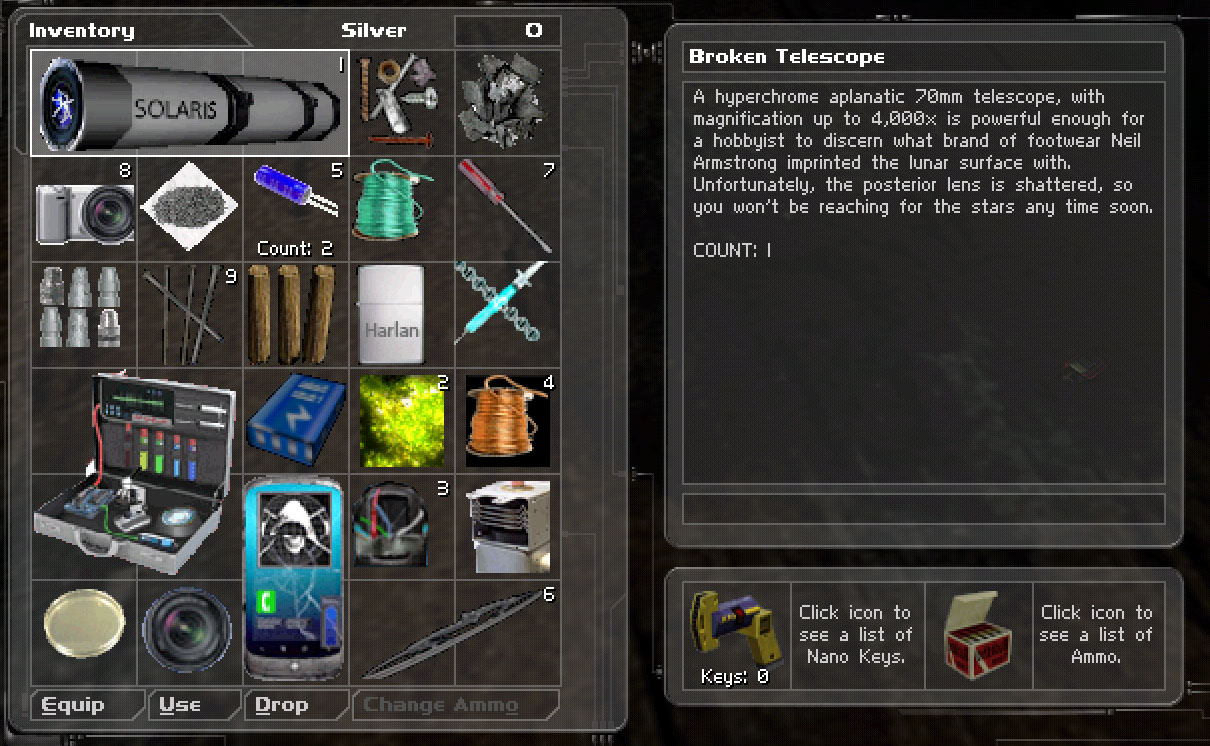Select the loose camera lens
1210x746 pixels.
(189, 632)
